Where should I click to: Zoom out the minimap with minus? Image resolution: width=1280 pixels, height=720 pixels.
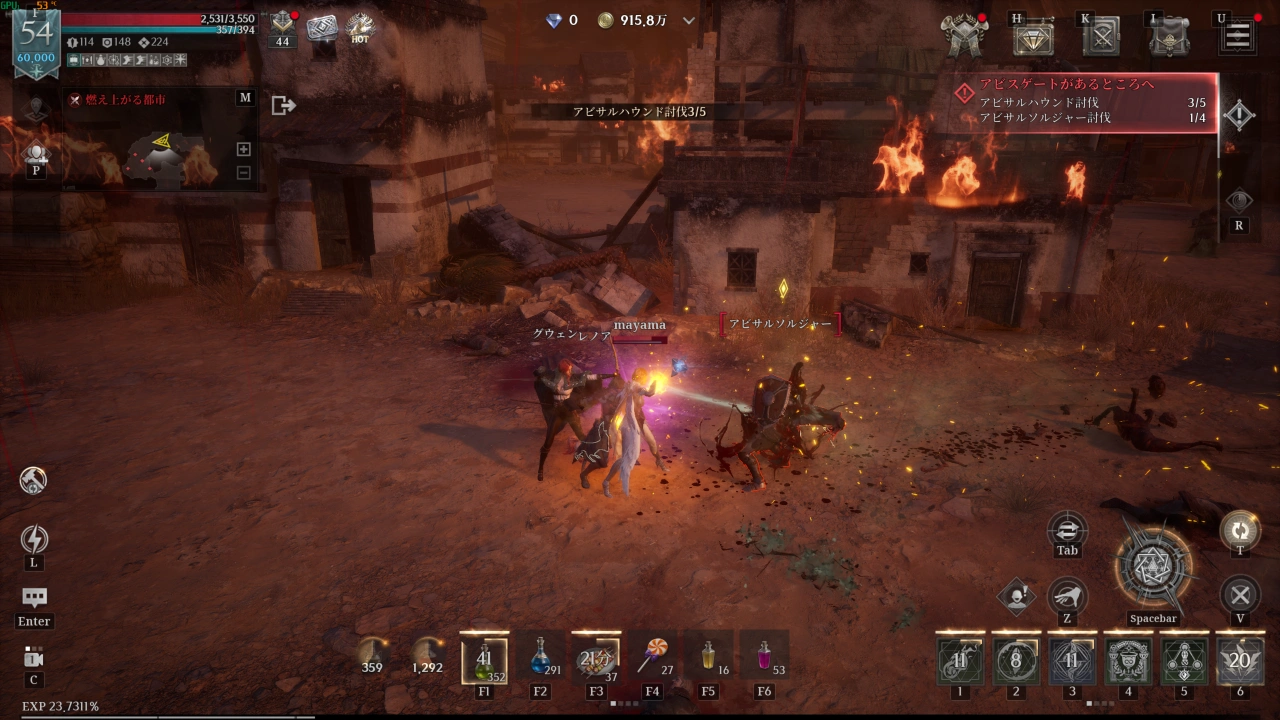point(243,172)
